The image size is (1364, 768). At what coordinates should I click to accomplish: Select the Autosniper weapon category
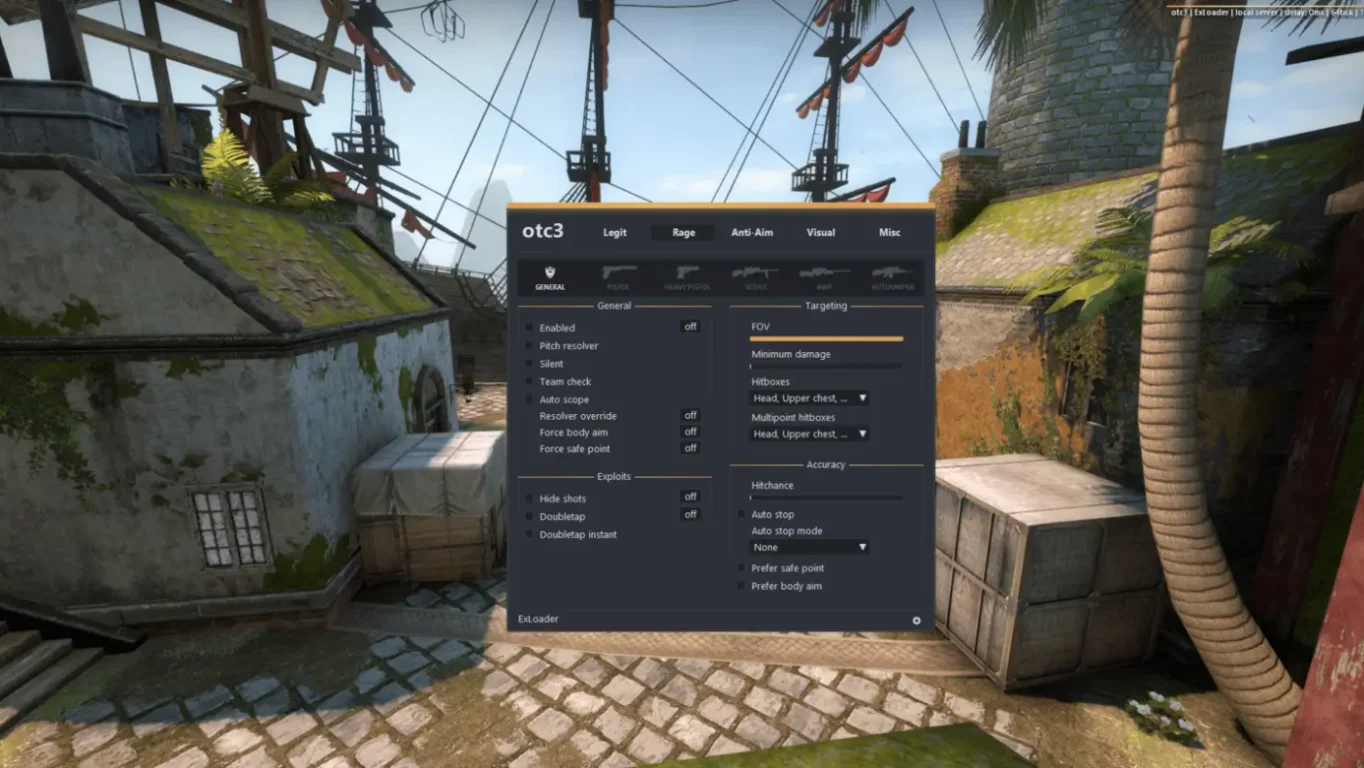tap(892, 277)
